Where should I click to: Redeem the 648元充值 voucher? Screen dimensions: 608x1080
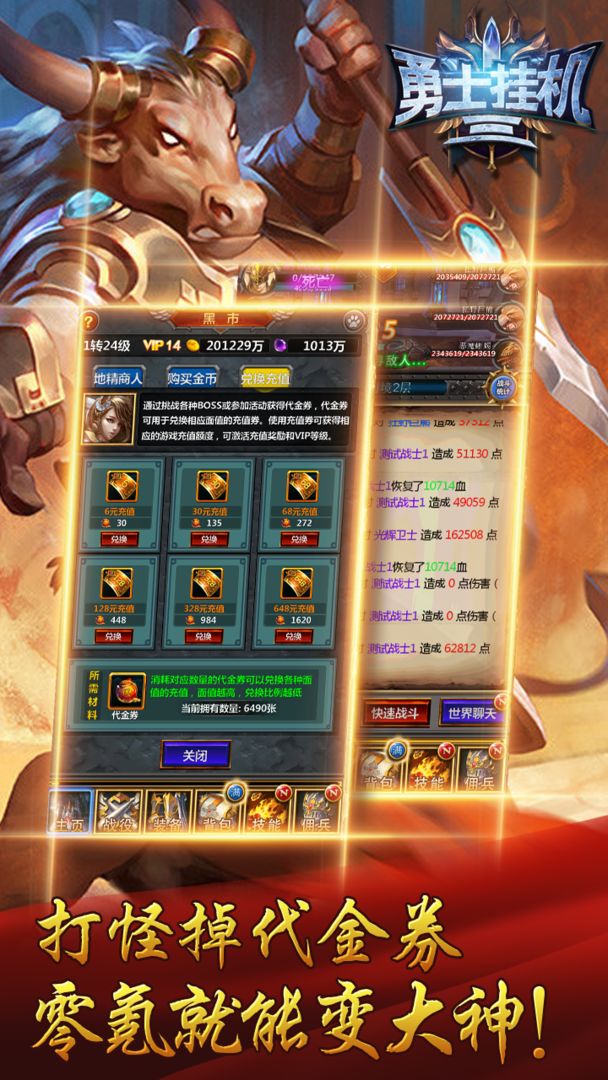click(294, 636)
